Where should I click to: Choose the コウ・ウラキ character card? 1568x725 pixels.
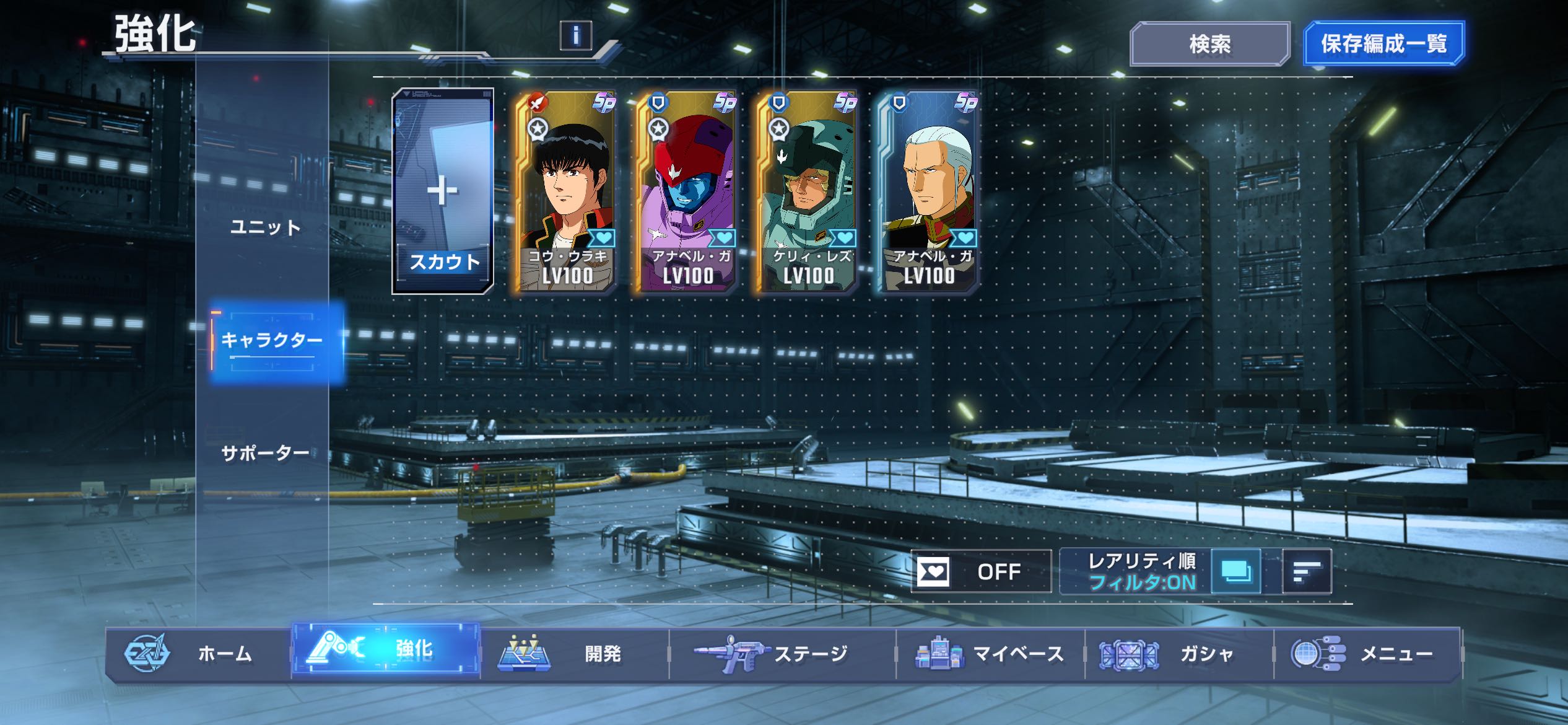565,191
